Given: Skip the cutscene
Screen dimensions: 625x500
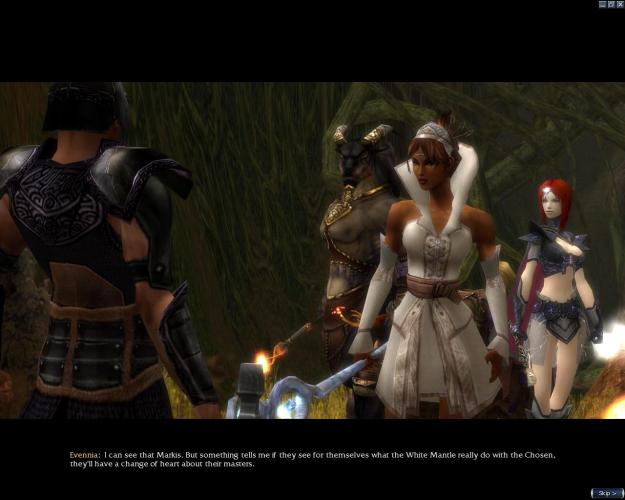Looking at the screenshot, I should pyautogui.click(x=606, y=493).
